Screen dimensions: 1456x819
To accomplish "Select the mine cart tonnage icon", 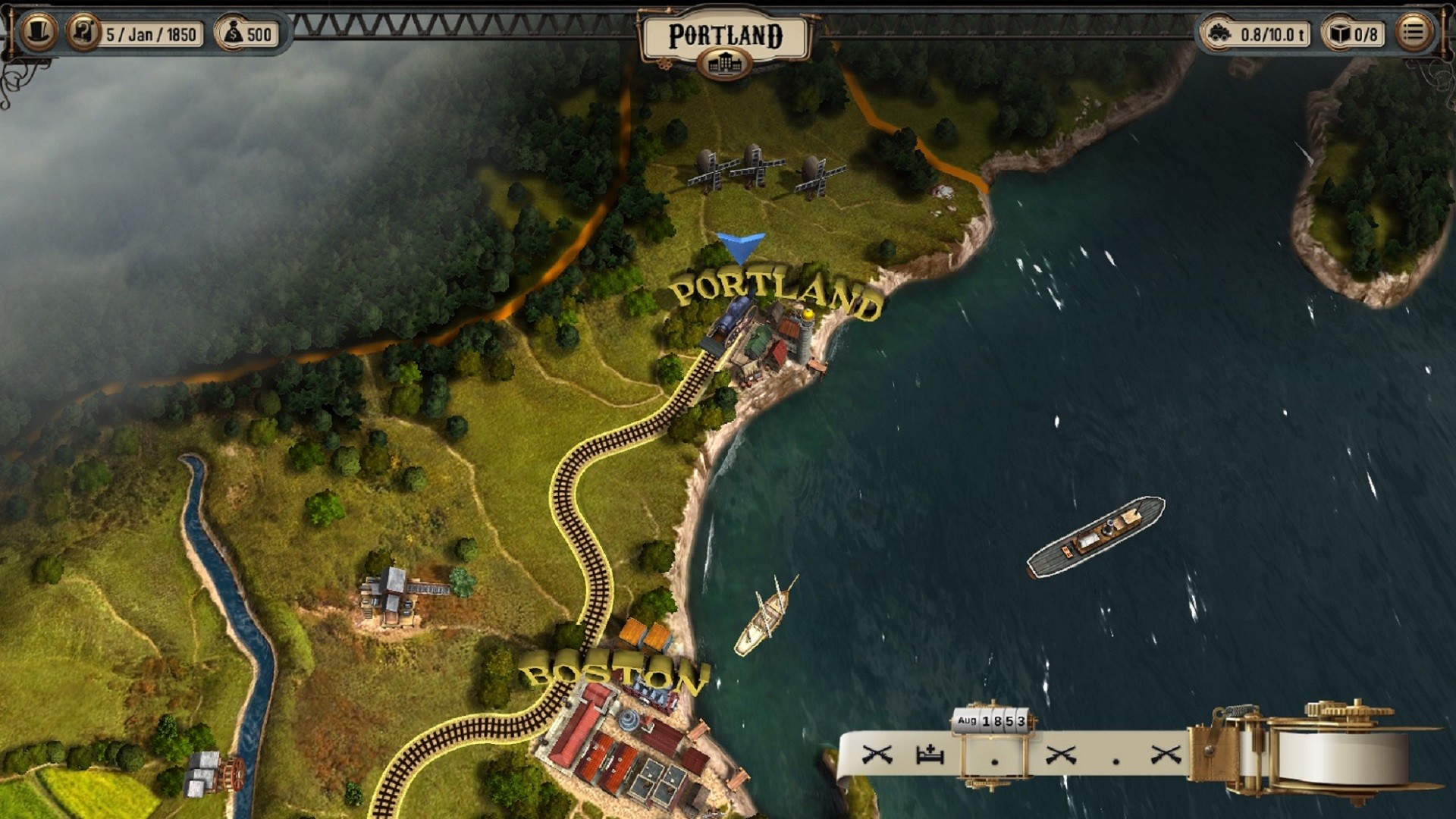I will [1219, 33].
